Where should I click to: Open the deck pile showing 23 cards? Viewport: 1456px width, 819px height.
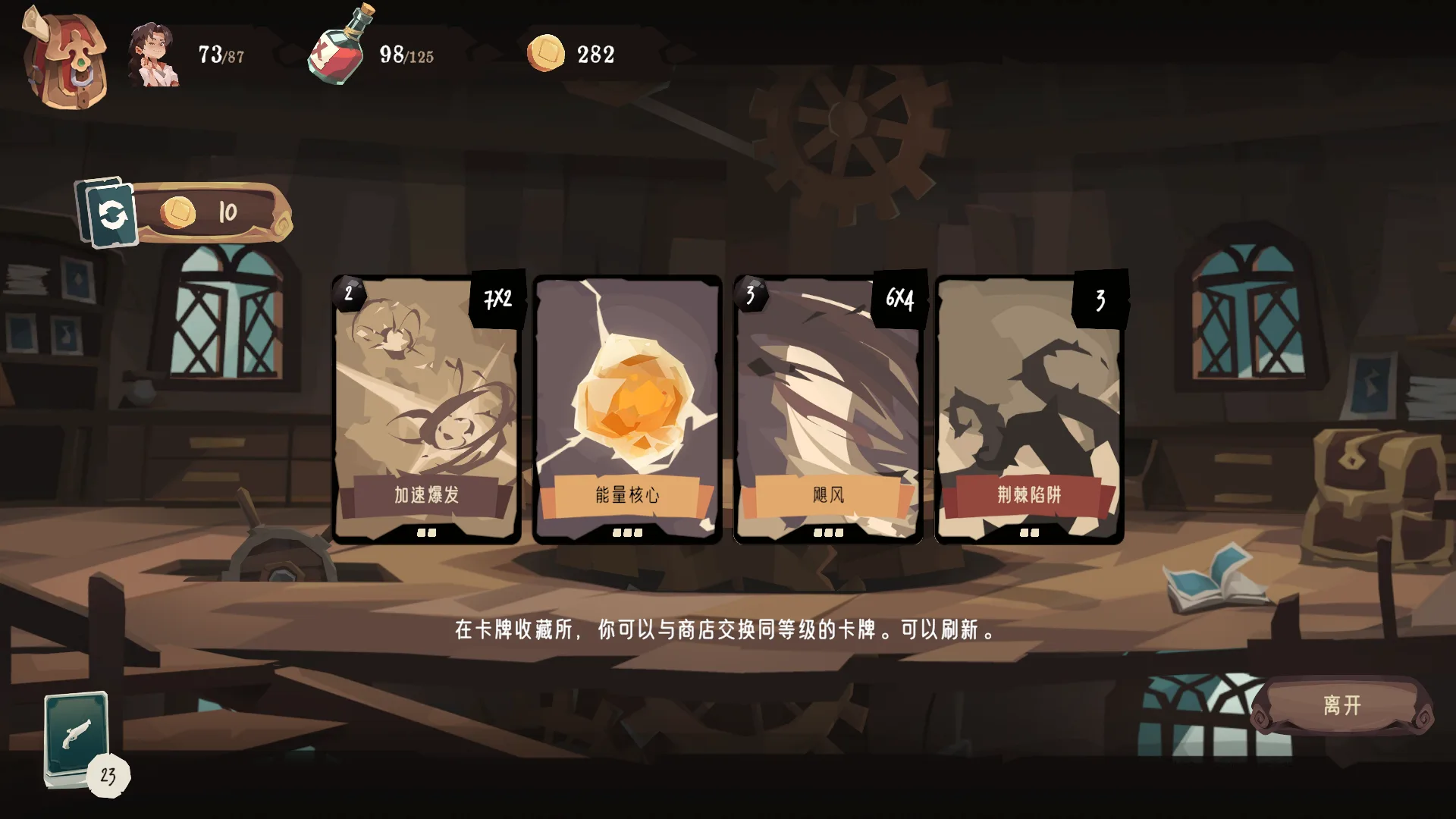point(78,739)
